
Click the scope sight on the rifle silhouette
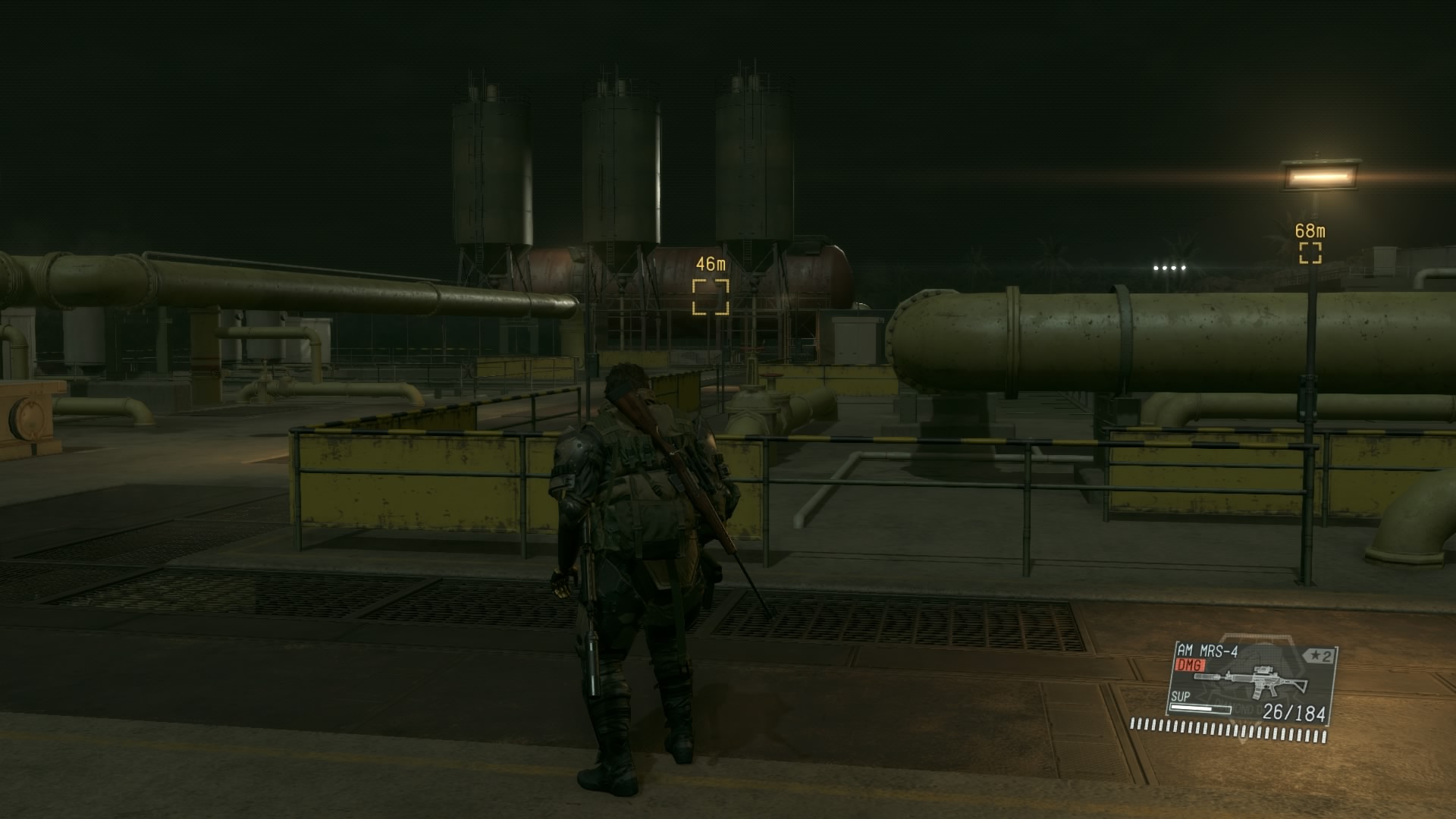[1264, 669]
